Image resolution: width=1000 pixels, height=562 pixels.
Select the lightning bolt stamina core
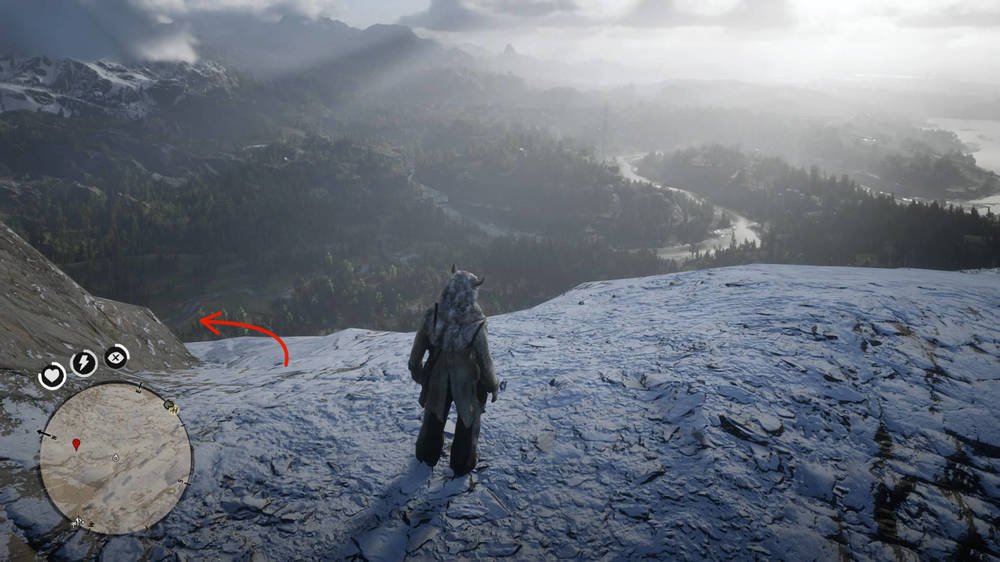[x=84, y=363]
